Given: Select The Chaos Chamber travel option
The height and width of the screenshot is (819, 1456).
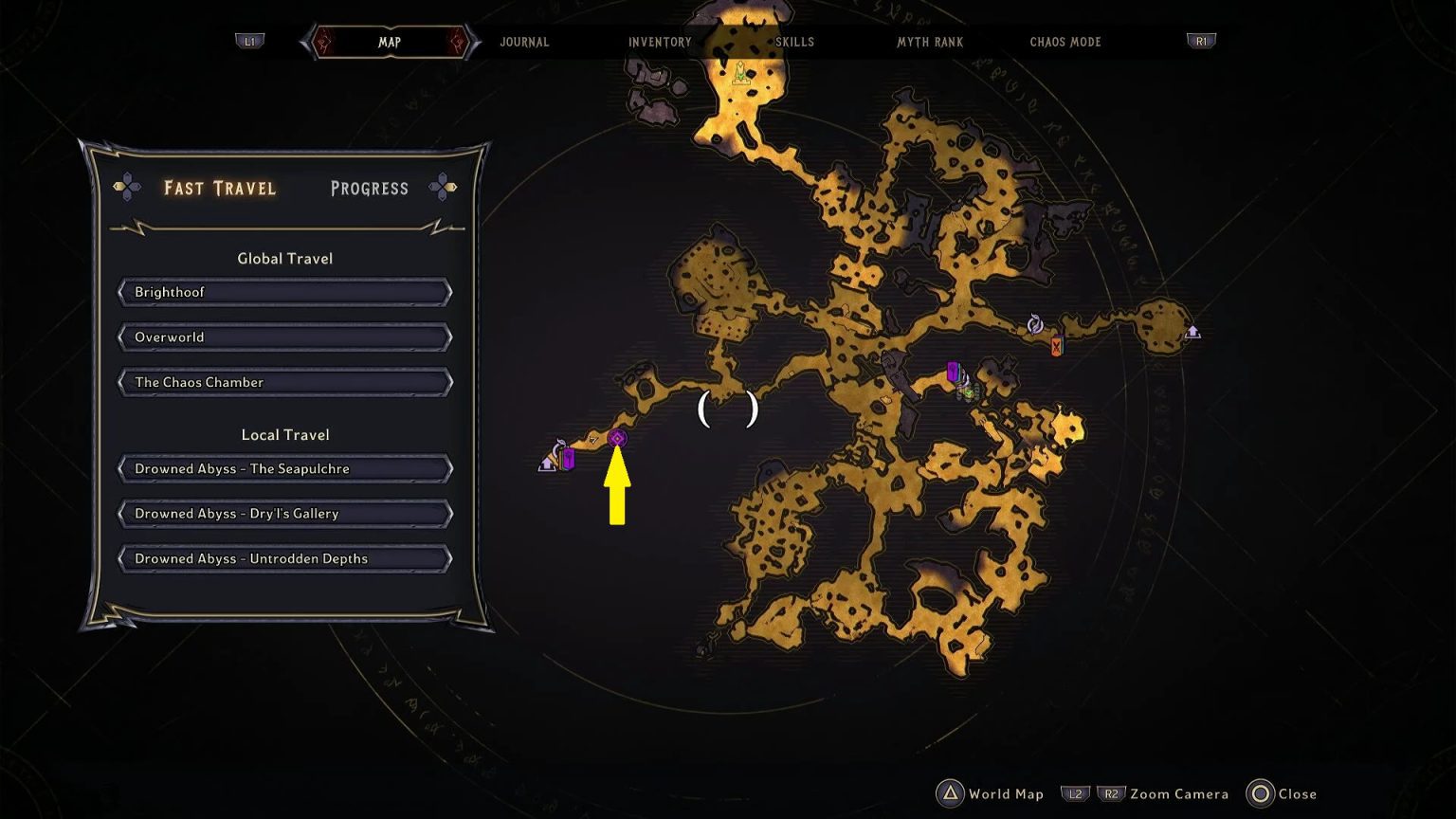Looking at the screenshot, I should 284,382.
